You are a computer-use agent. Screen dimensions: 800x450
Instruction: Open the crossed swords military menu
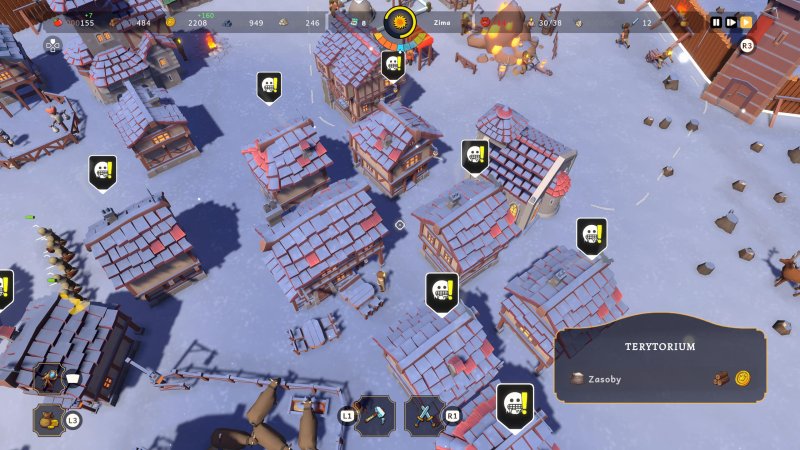click(x=424, y=414)
